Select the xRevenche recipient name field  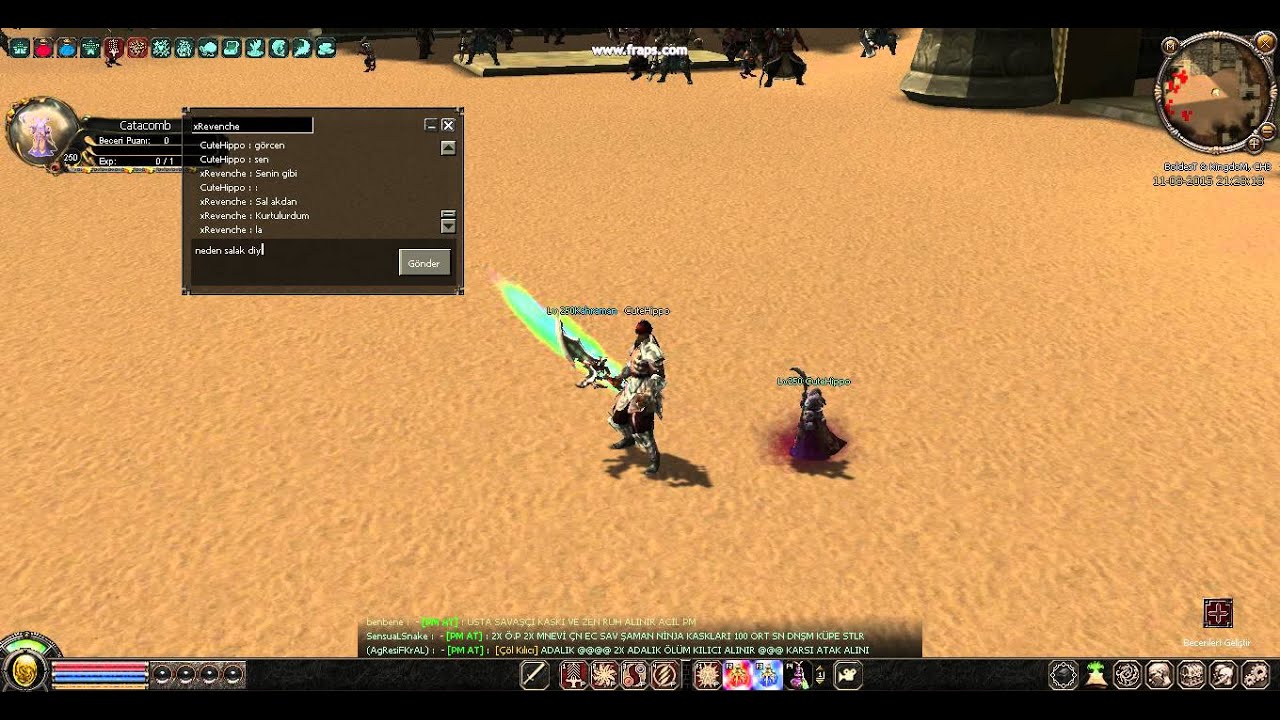tap(252, 126)
